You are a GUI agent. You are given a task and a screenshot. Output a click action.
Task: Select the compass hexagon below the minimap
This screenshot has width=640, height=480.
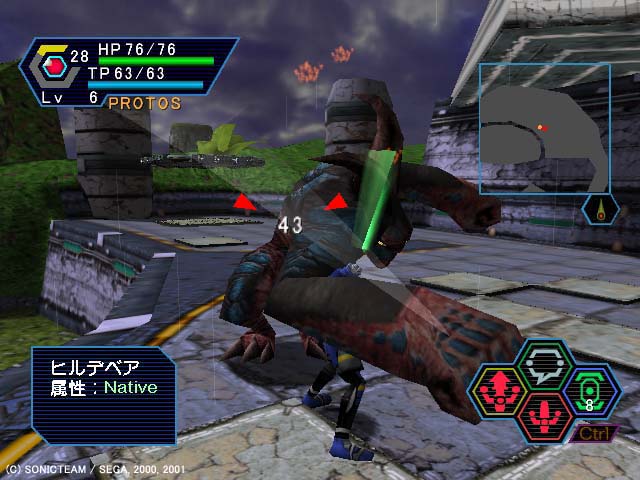click(600, 210)
